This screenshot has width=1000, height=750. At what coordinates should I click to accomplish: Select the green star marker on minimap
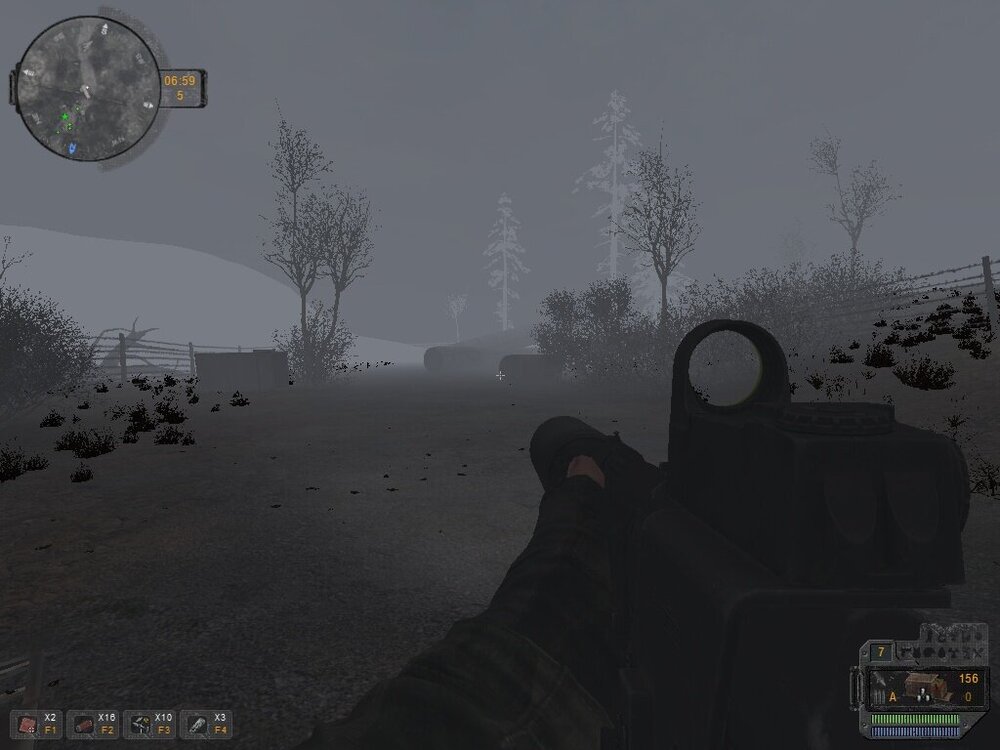66,118
